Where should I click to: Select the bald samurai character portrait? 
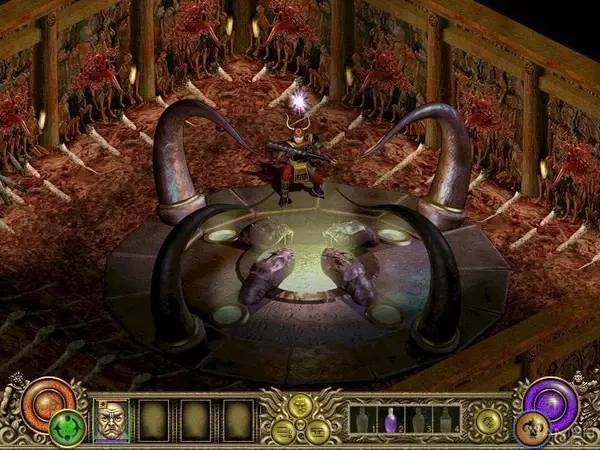[x=111, y=420]
